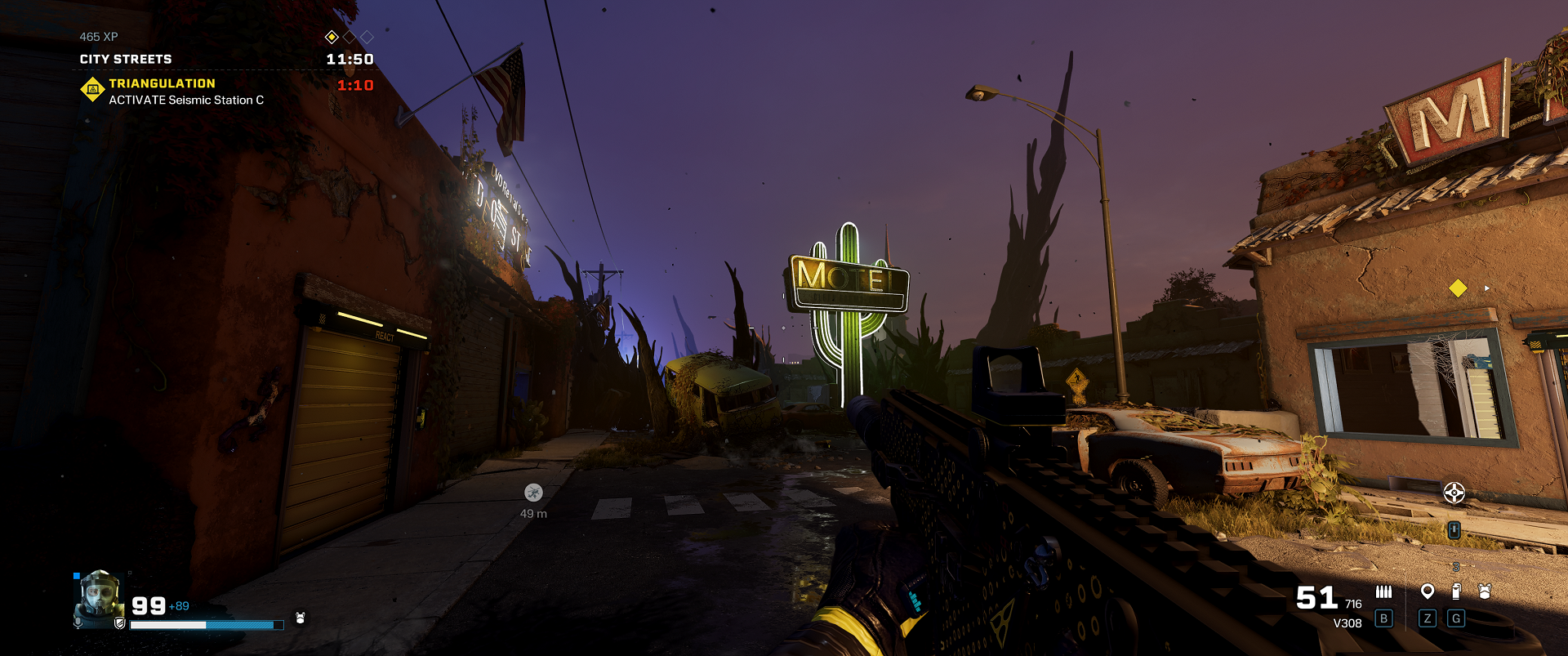This screenshot has height=656, width=1568.
Task: Click the microphone icon on the operator portrait
Action: click(78, 623)
